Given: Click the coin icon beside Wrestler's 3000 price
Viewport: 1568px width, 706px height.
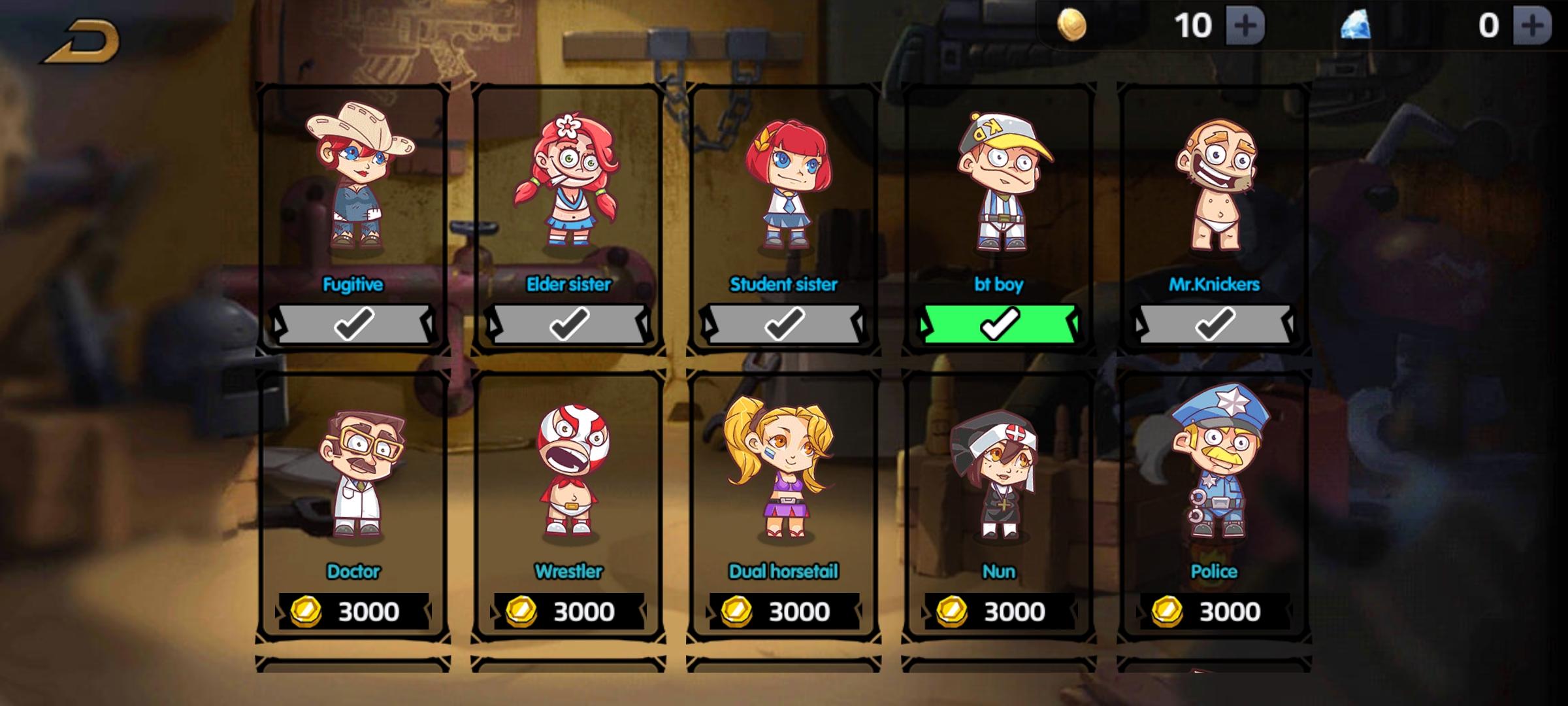Looking at the screenshot, I should [x=523, y=611].
